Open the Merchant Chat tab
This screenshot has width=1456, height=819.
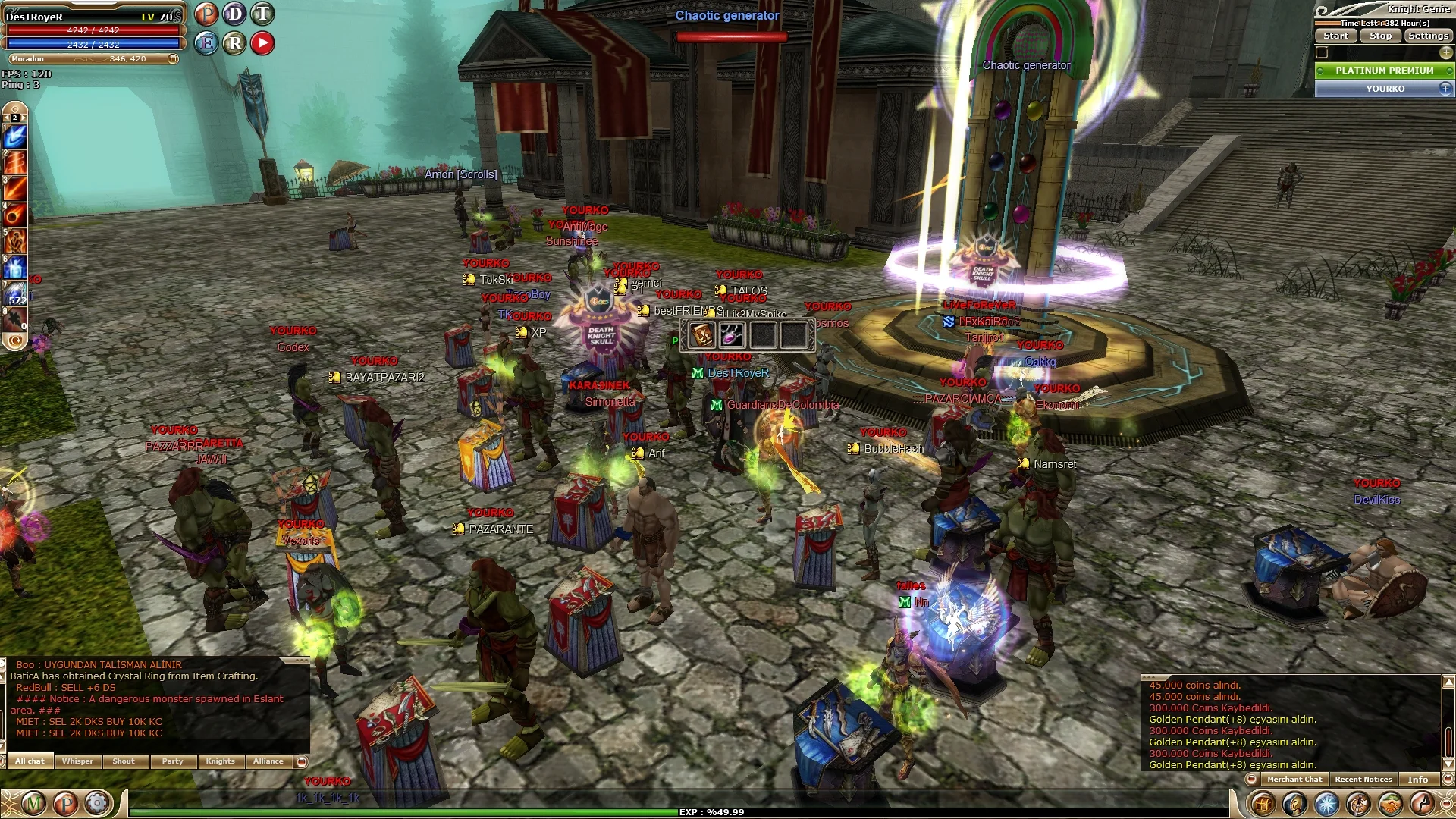point(1294,780)
